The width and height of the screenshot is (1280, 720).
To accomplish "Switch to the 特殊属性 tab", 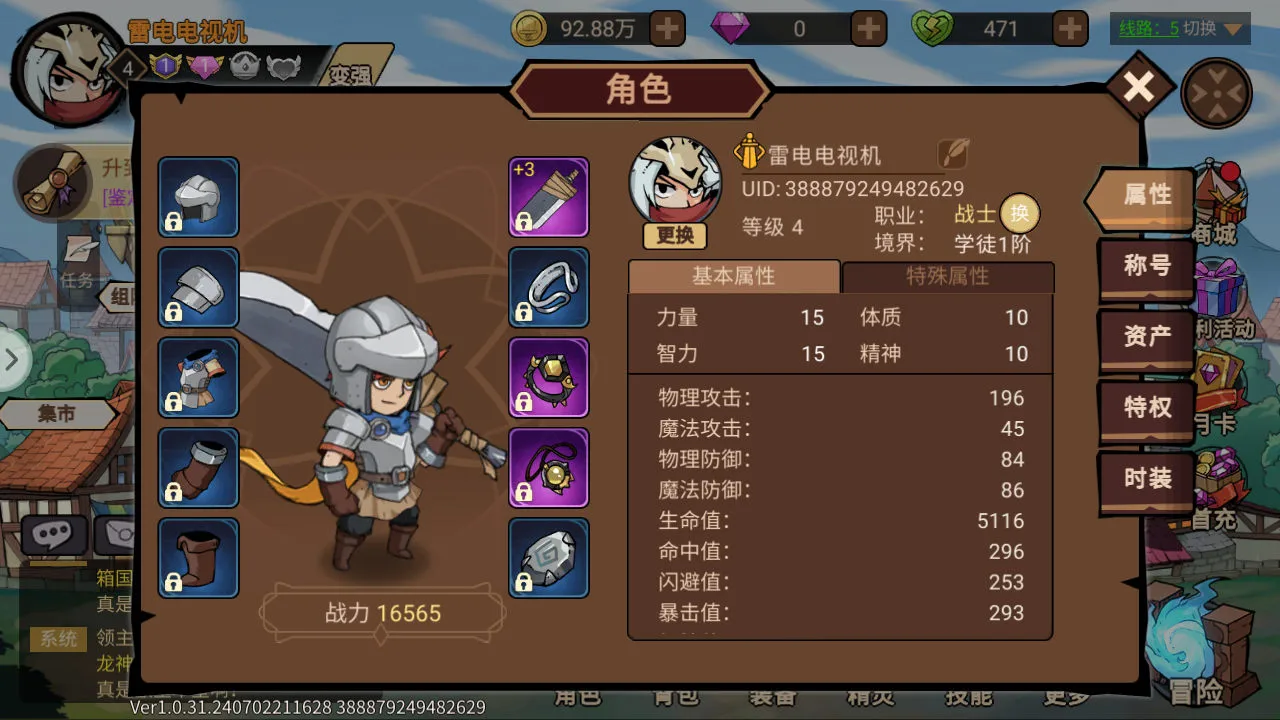I will pyautogui.click(x=947, y=277).
